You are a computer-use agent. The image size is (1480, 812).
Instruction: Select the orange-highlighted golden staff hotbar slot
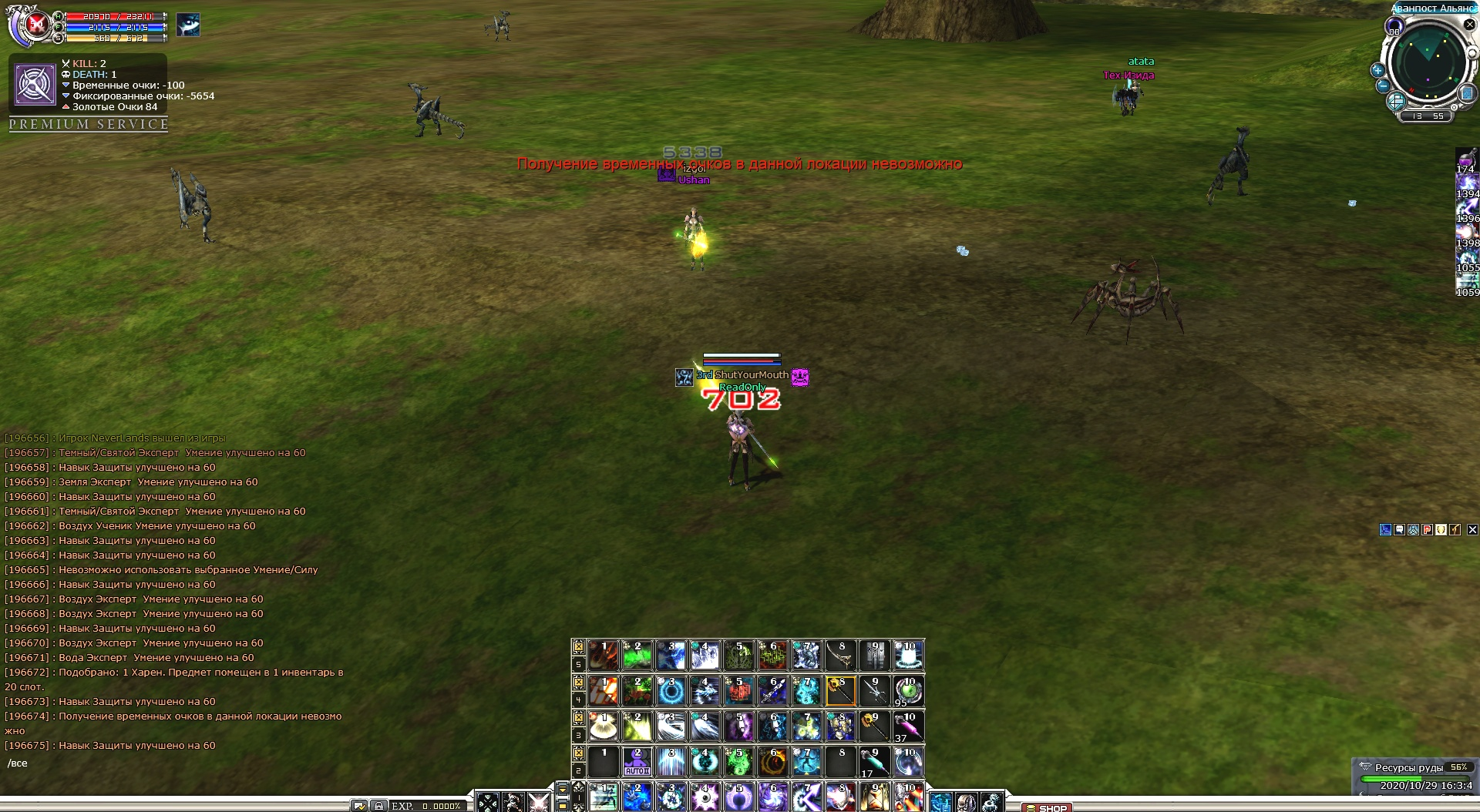tap(840, 691)
